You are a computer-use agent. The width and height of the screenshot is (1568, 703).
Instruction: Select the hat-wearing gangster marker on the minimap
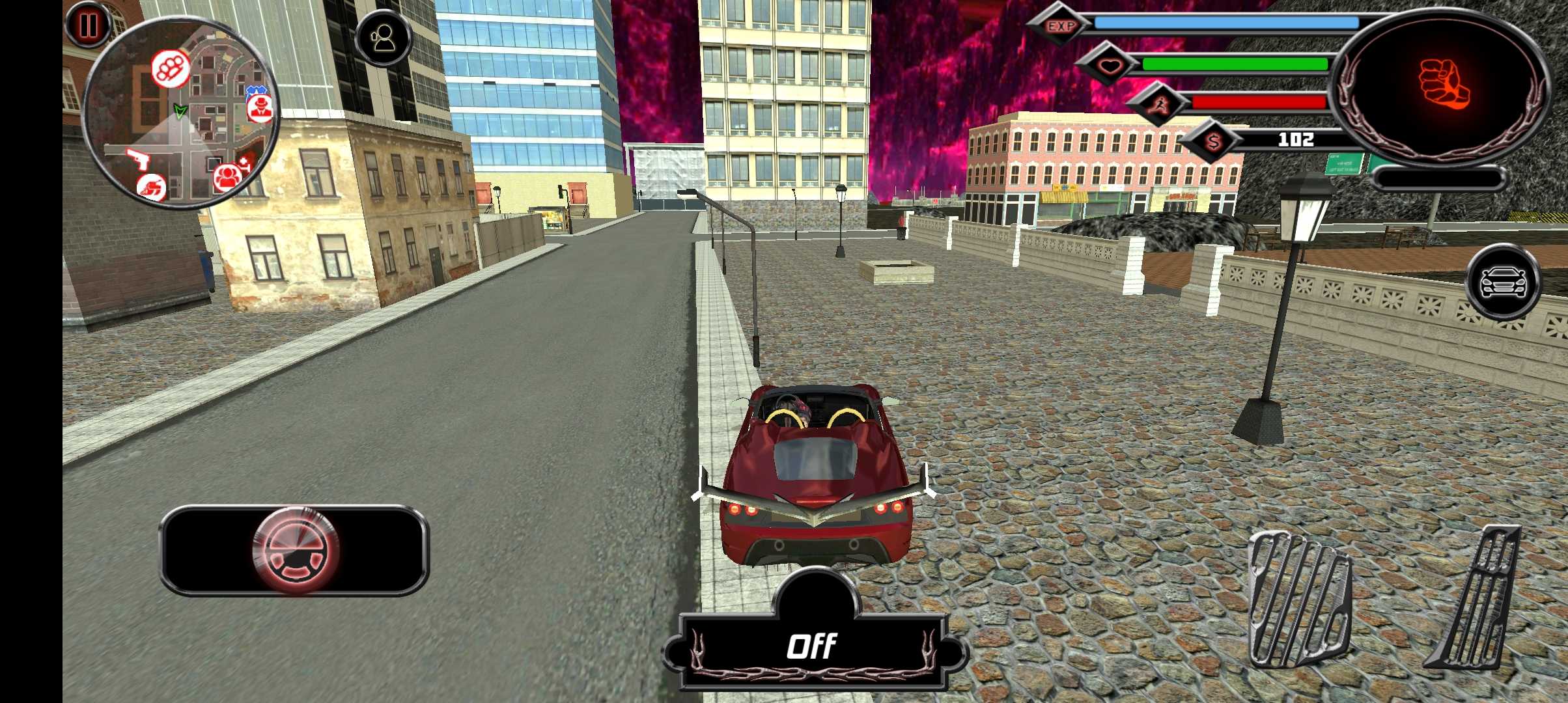[260, 107]
